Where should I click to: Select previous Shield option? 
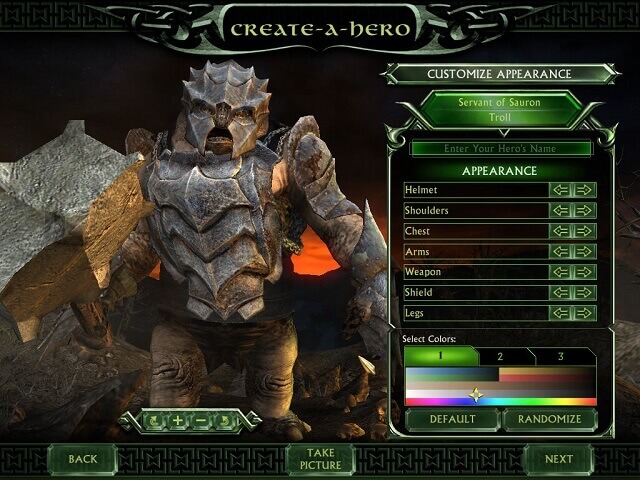coord(561,293)
